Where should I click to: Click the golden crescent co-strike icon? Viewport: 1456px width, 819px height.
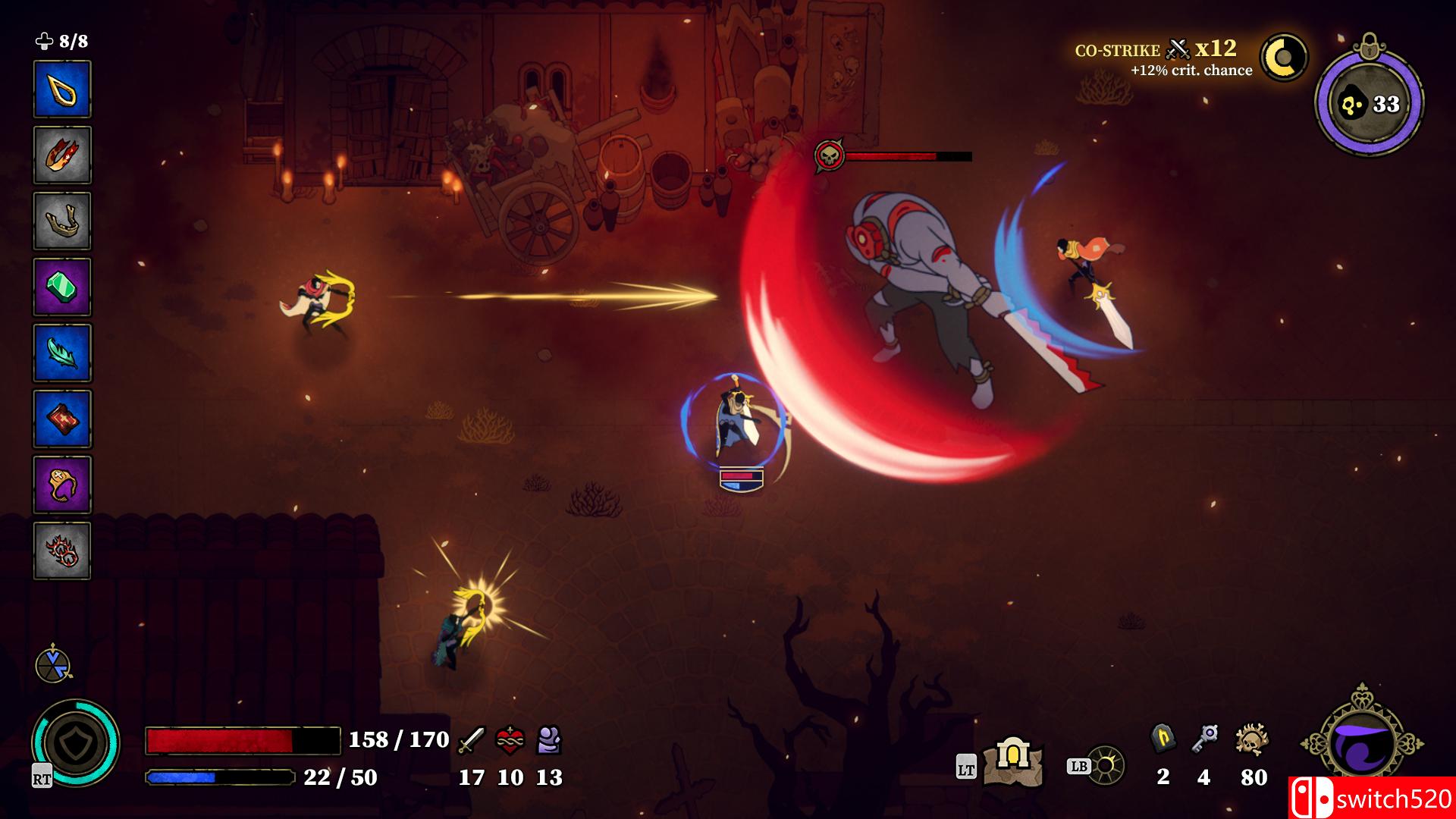[1284, 58]
